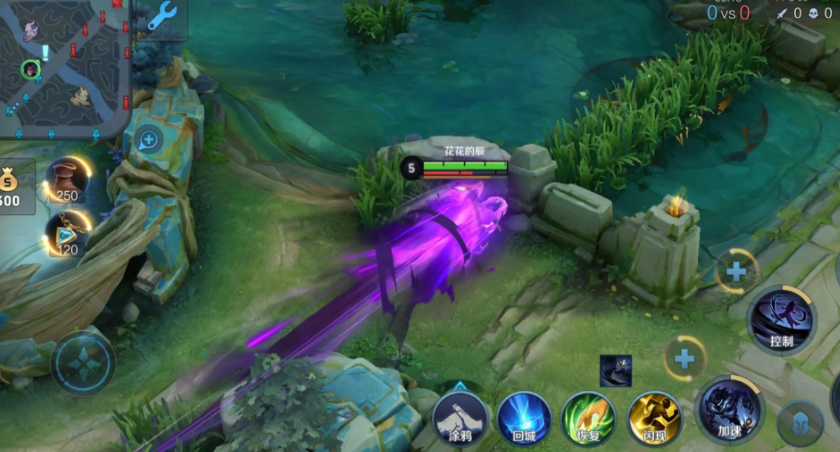Screen dimensions: 840x452
Task: Activate the 加速 speed-up skill
Action: pyautogui.click(x=729, y=410)
